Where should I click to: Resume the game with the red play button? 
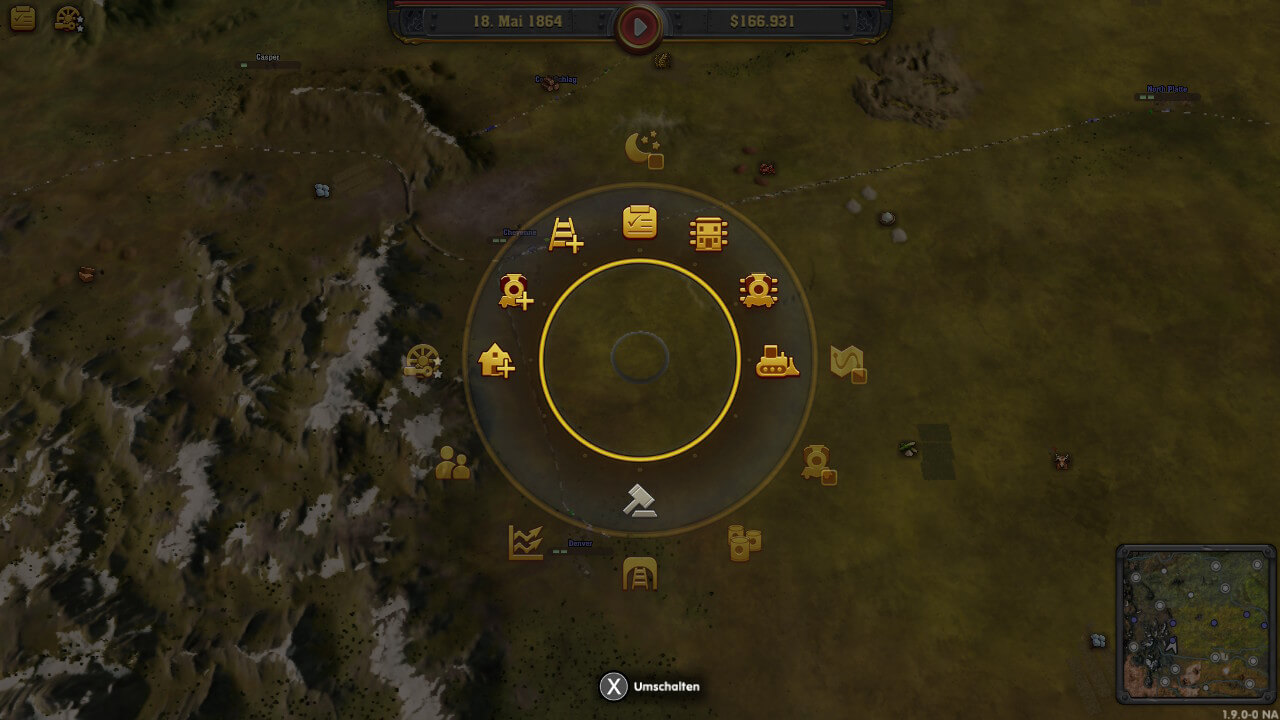click(639, 27)
